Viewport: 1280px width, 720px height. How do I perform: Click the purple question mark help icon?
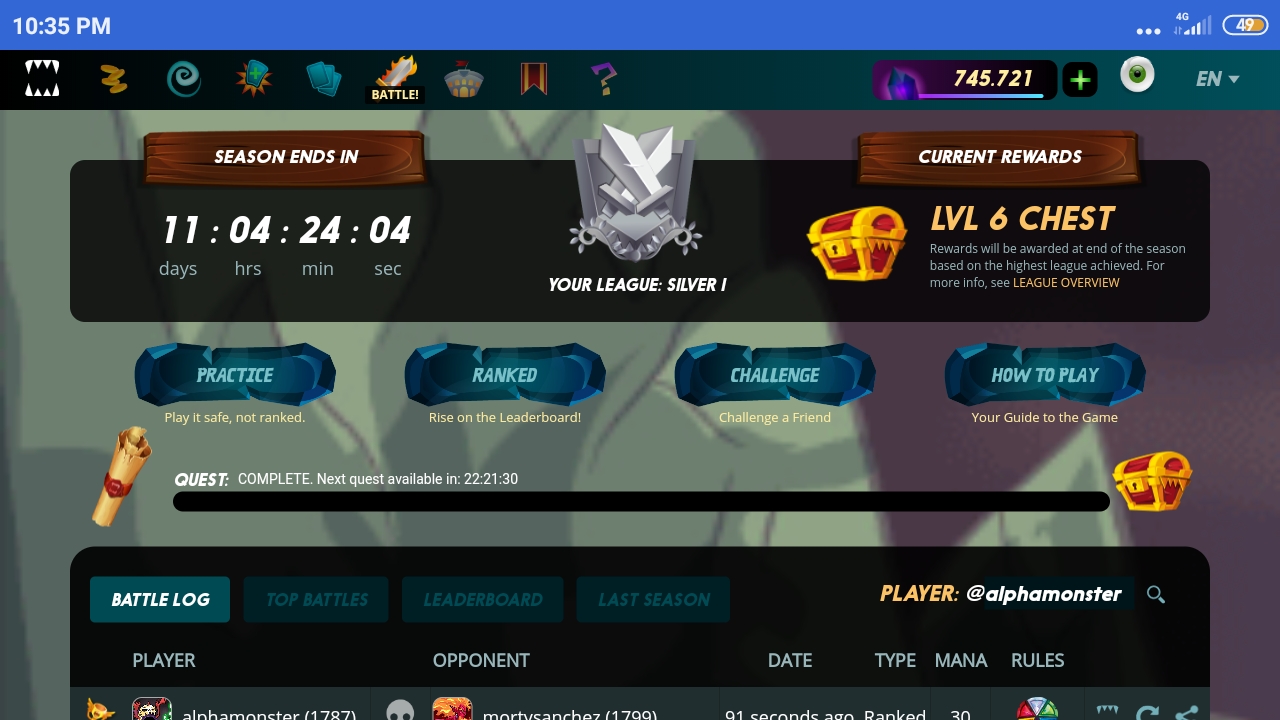604,79
